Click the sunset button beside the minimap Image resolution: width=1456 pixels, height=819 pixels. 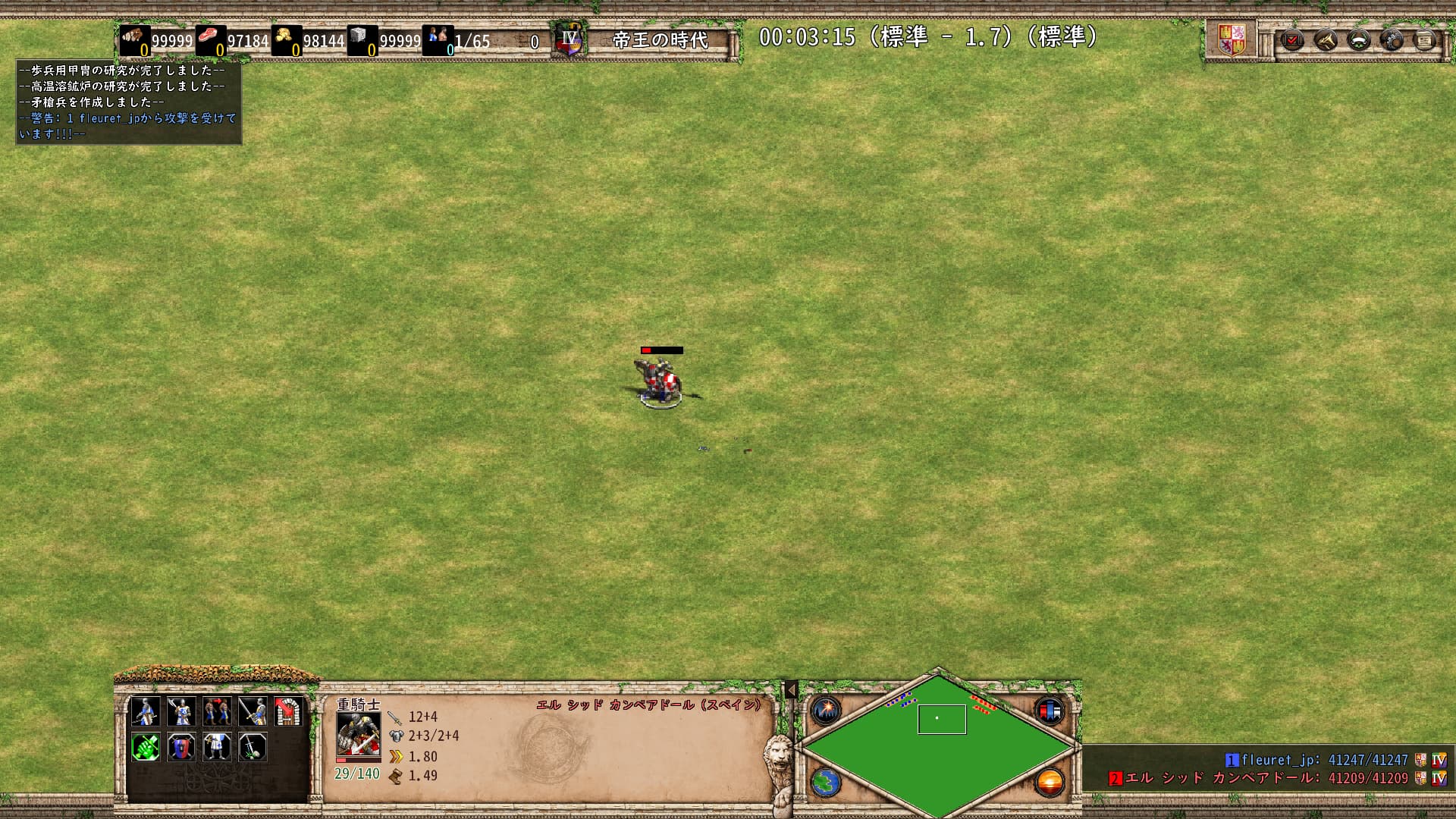(1050, 782)
